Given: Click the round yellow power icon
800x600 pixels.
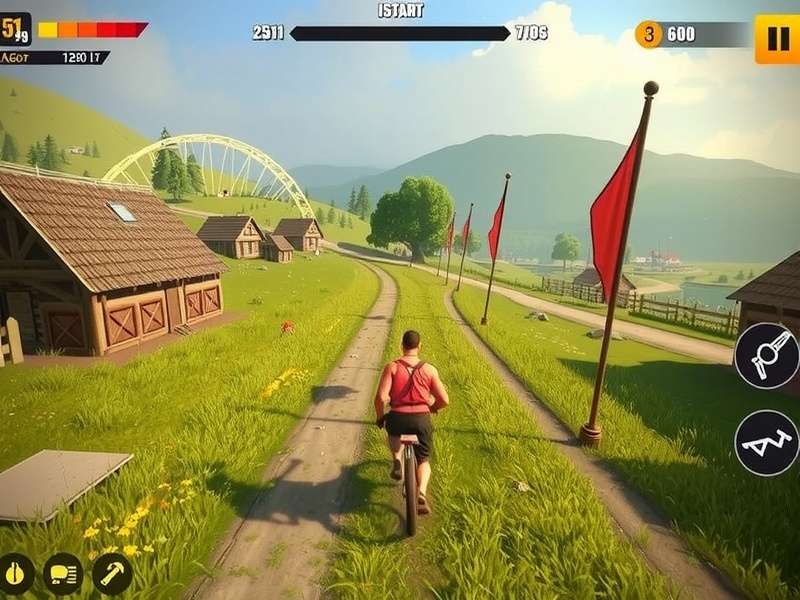Looking at the screenshot, I should [16, 573].
